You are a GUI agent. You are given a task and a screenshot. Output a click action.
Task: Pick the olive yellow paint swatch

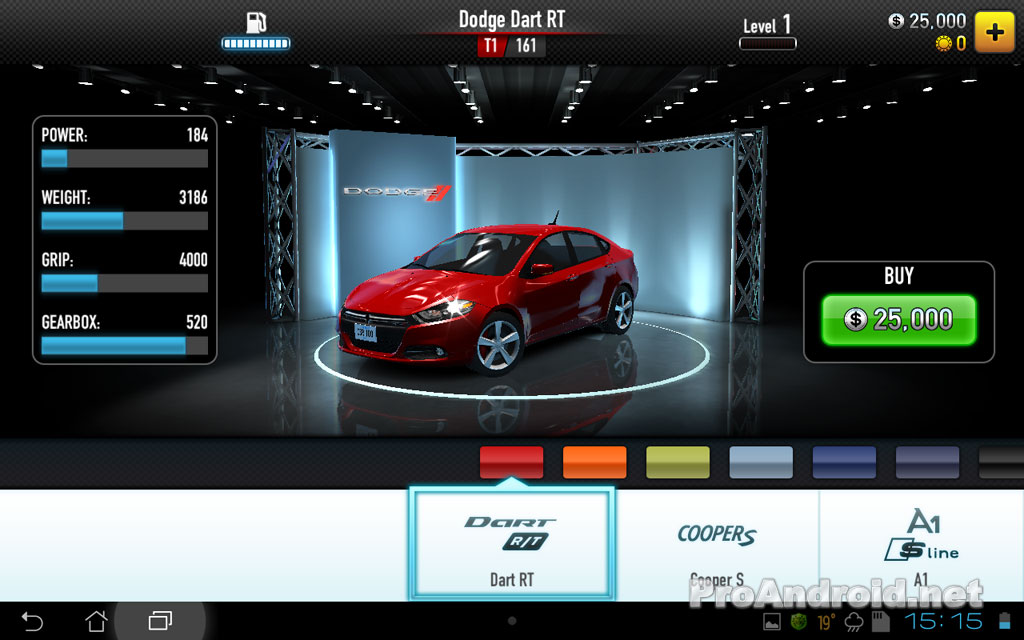point(677,462)
